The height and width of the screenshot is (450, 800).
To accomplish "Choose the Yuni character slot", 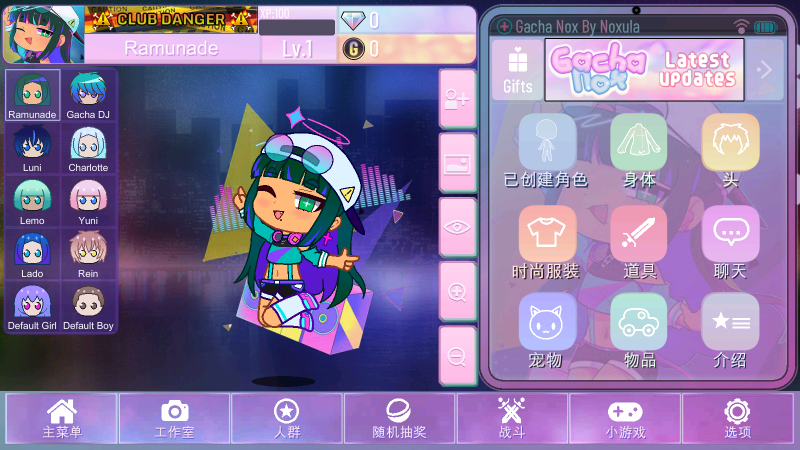I will 88,202.
